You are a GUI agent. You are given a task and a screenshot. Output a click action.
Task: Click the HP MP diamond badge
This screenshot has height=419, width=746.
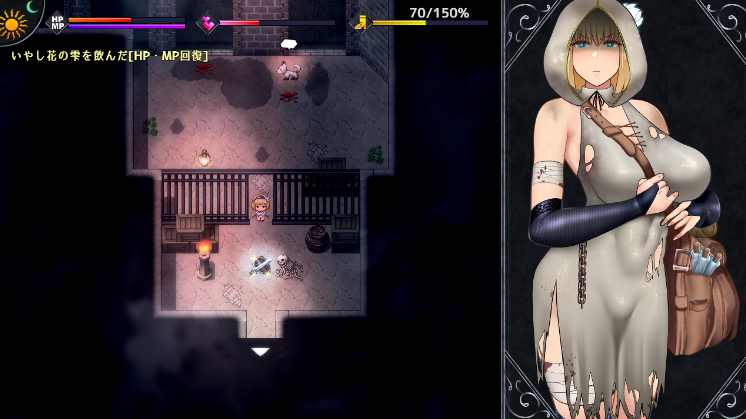point(57,22)
